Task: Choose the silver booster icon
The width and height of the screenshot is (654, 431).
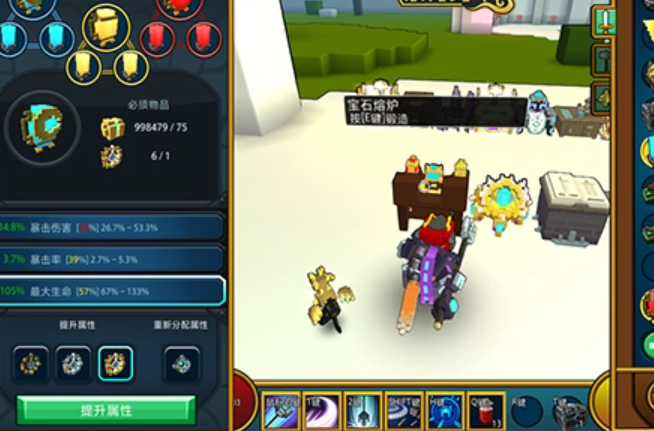Action: [x=73, y=363]
